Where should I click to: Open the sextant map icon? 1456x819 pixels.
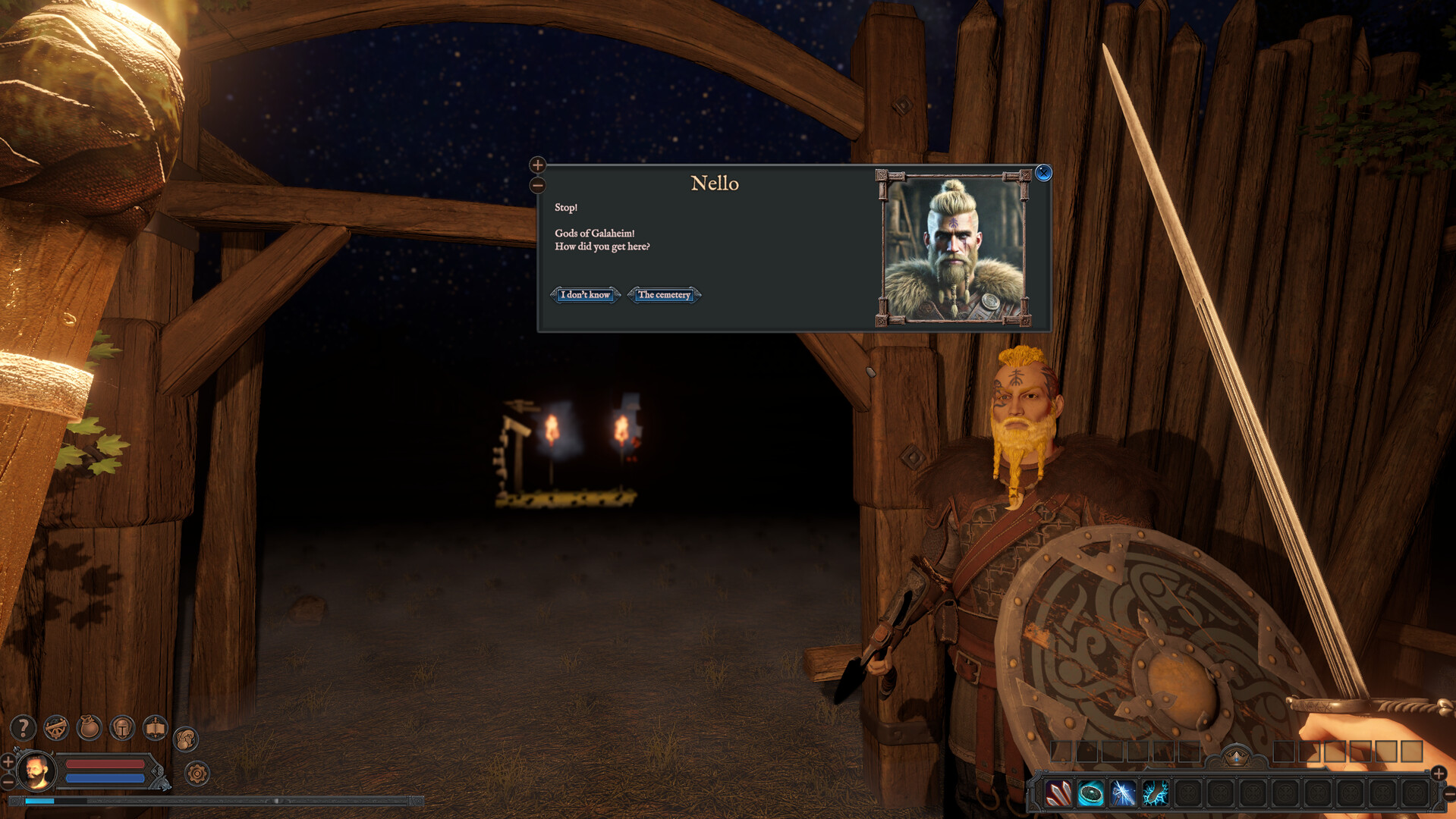pyautogui.click(x=56, y=728)
